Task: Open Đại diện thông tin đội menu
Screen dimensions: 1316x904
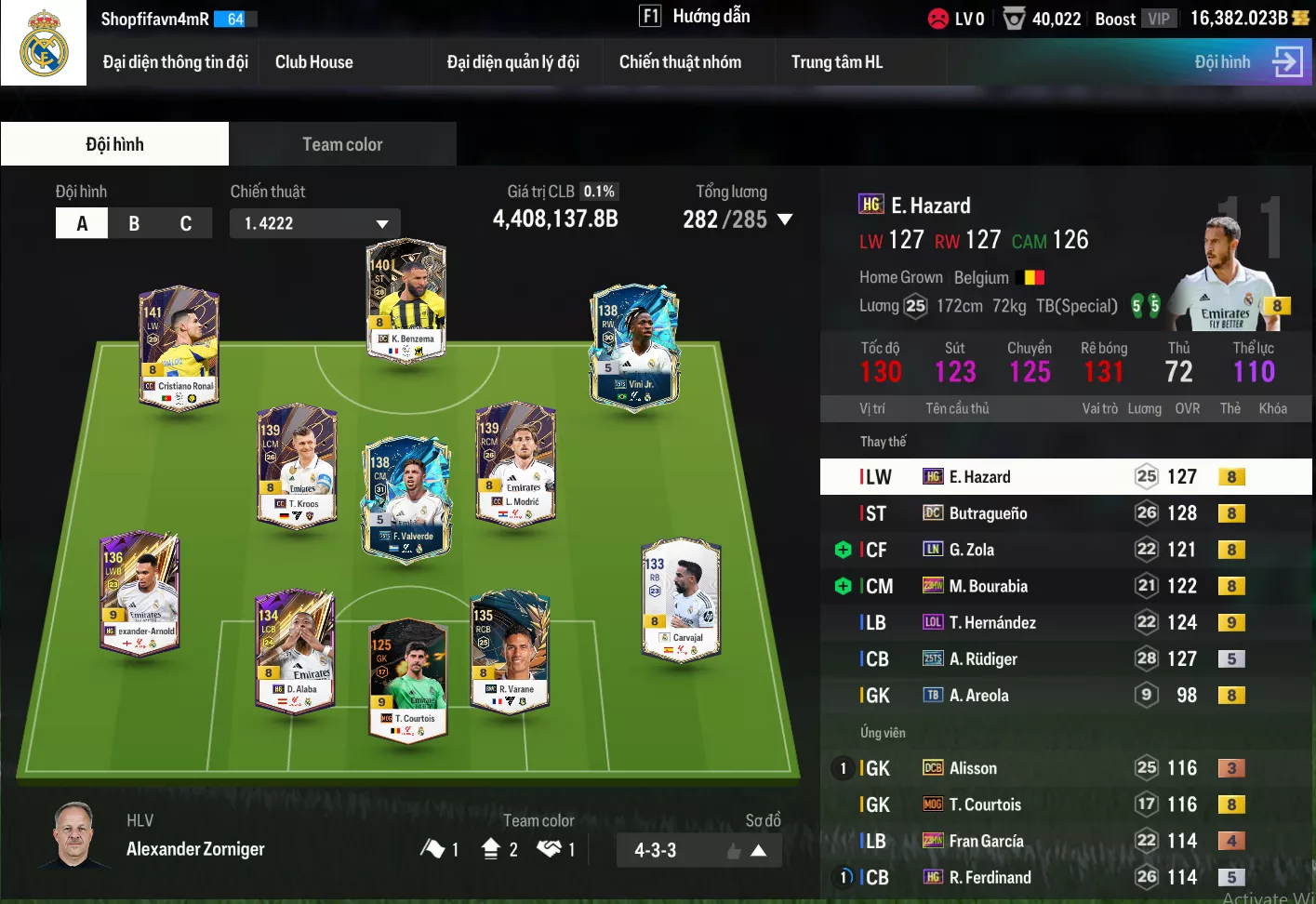Action: click(175, 62)
